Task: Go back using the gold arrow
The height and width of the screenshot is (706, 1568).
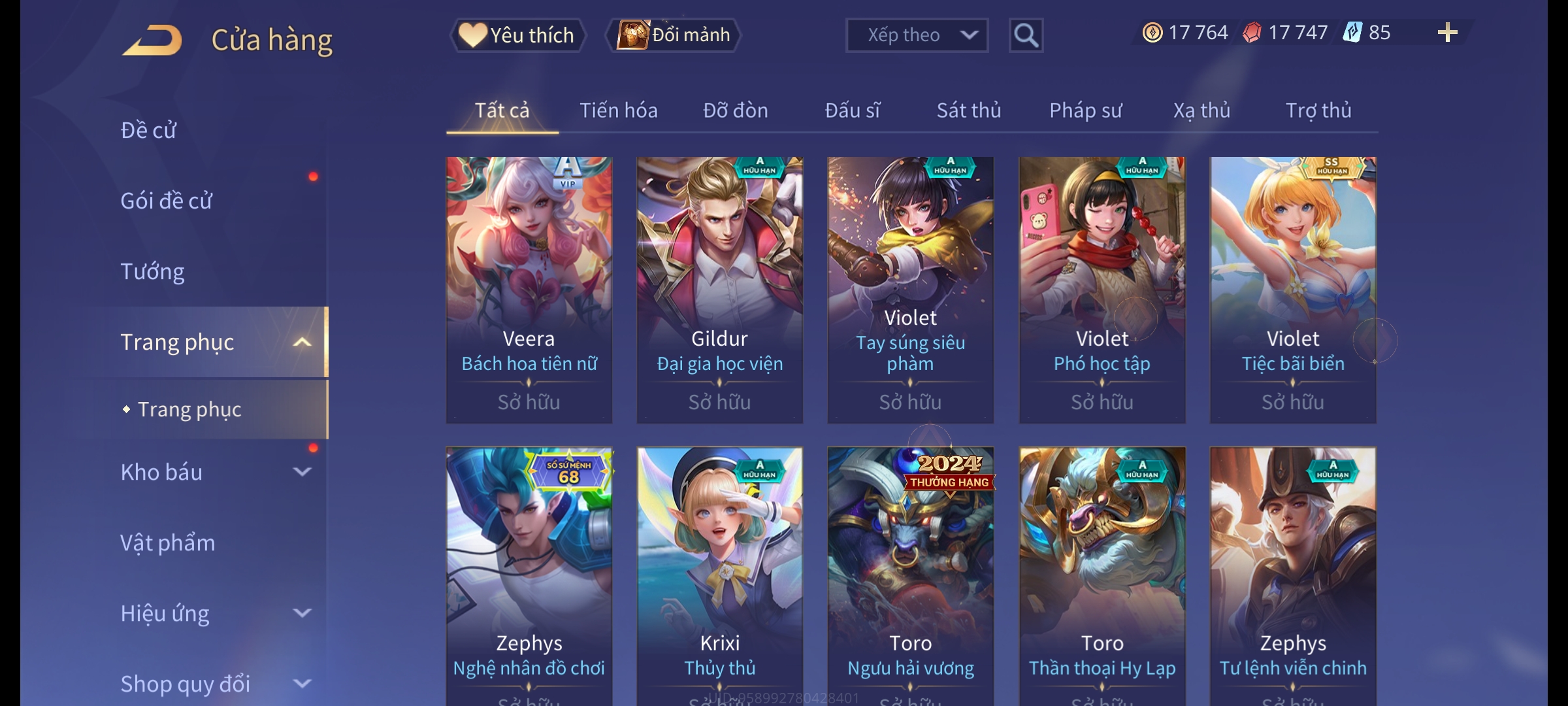Action: pyautogui.click(x=152, y=40)
